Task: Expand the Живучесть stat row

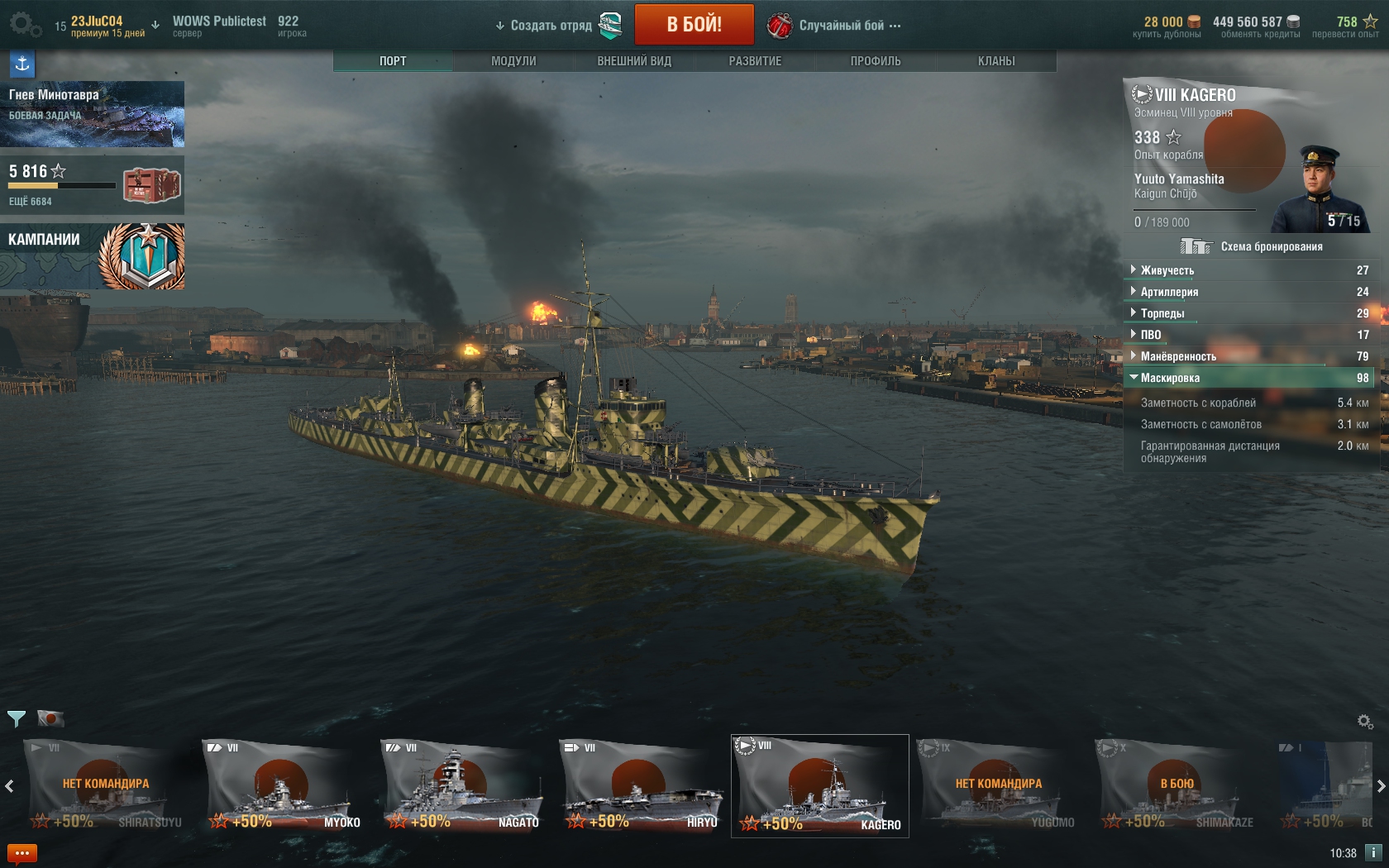Action: pos(1167,270)
